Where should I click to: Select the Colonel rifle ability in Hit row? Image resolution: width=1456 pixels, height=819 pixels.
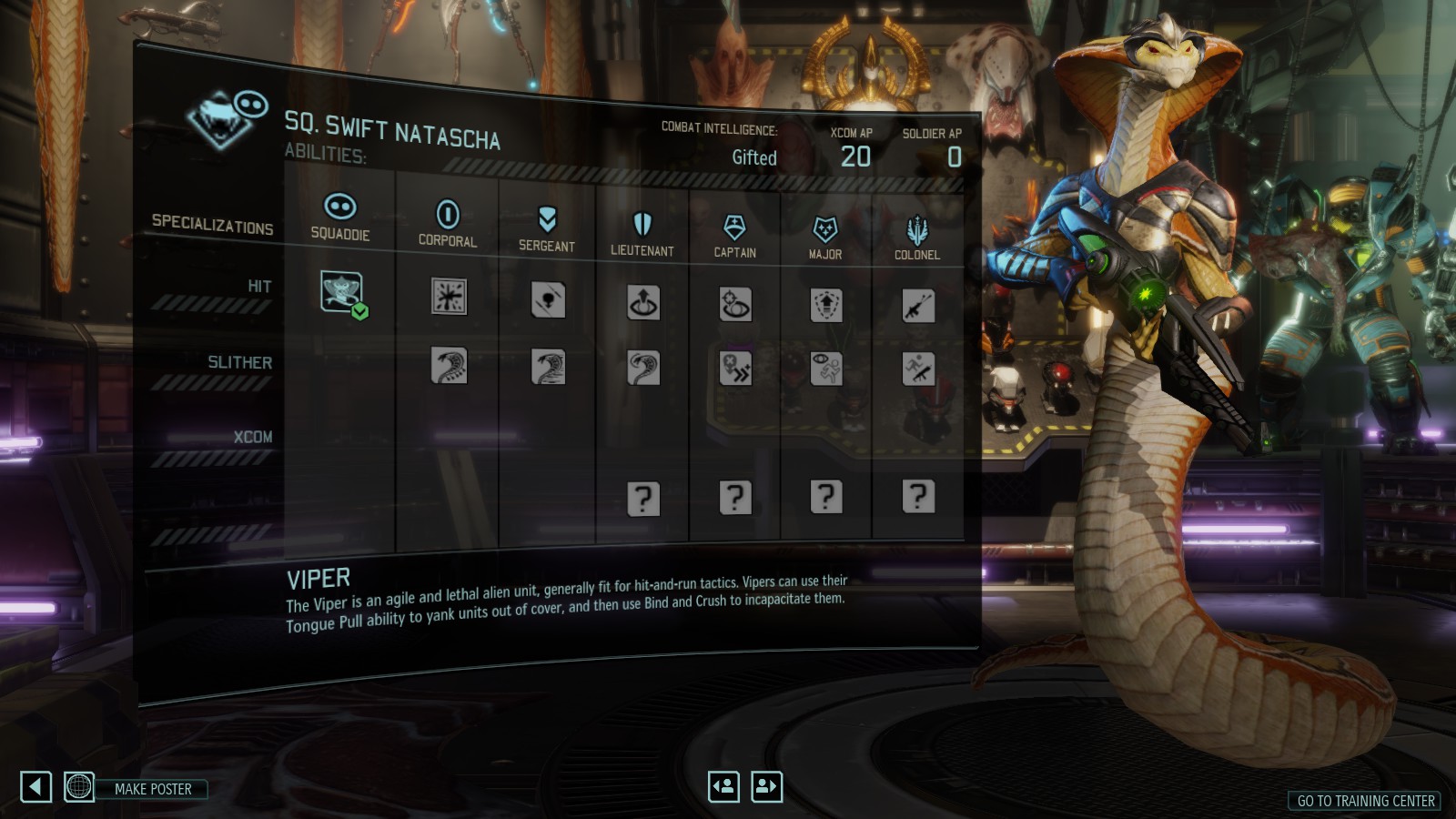(x=918, y=307)
